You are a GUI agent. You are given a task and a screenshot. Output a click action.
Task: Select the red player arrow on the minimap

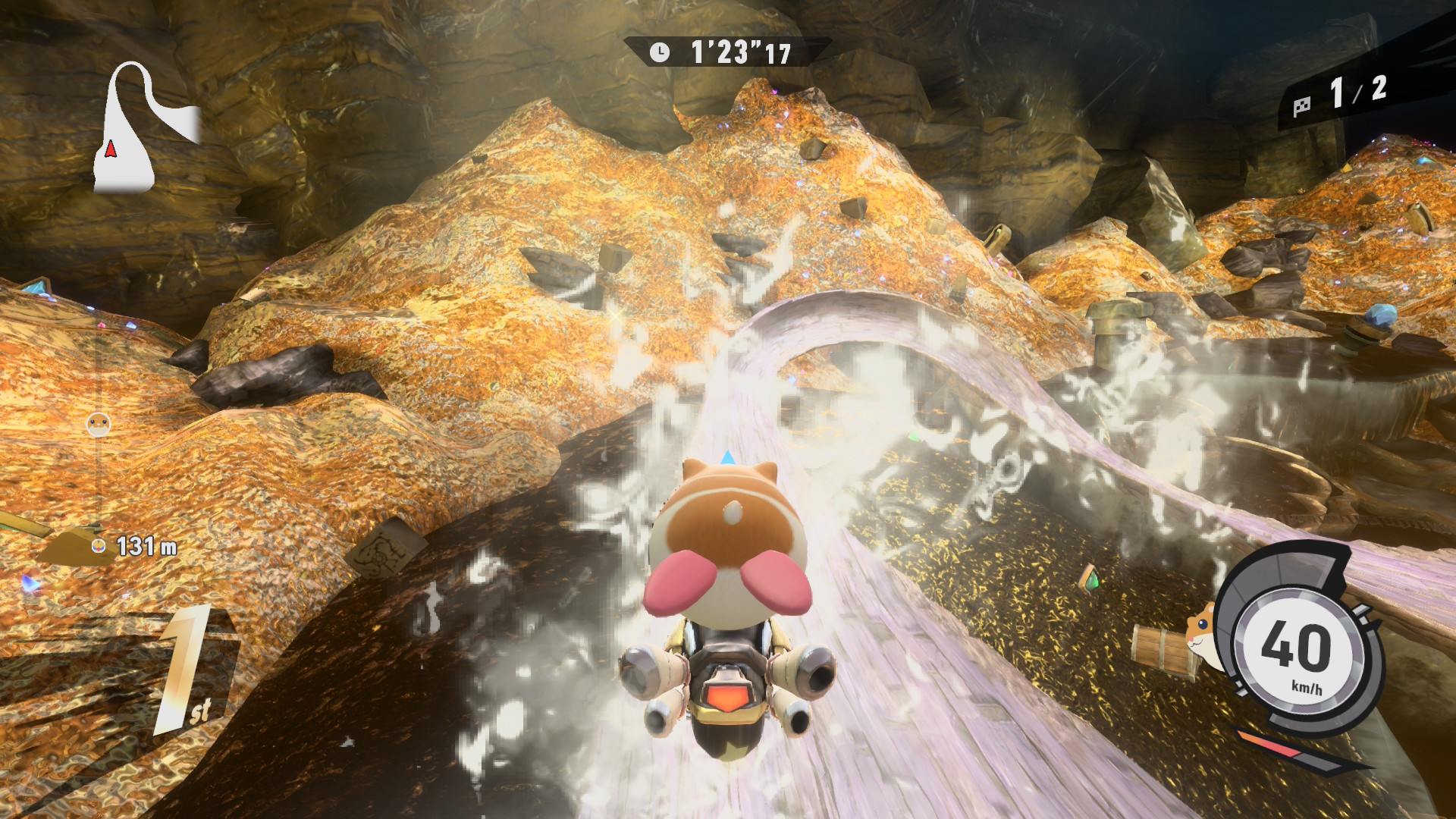[111, 149]
